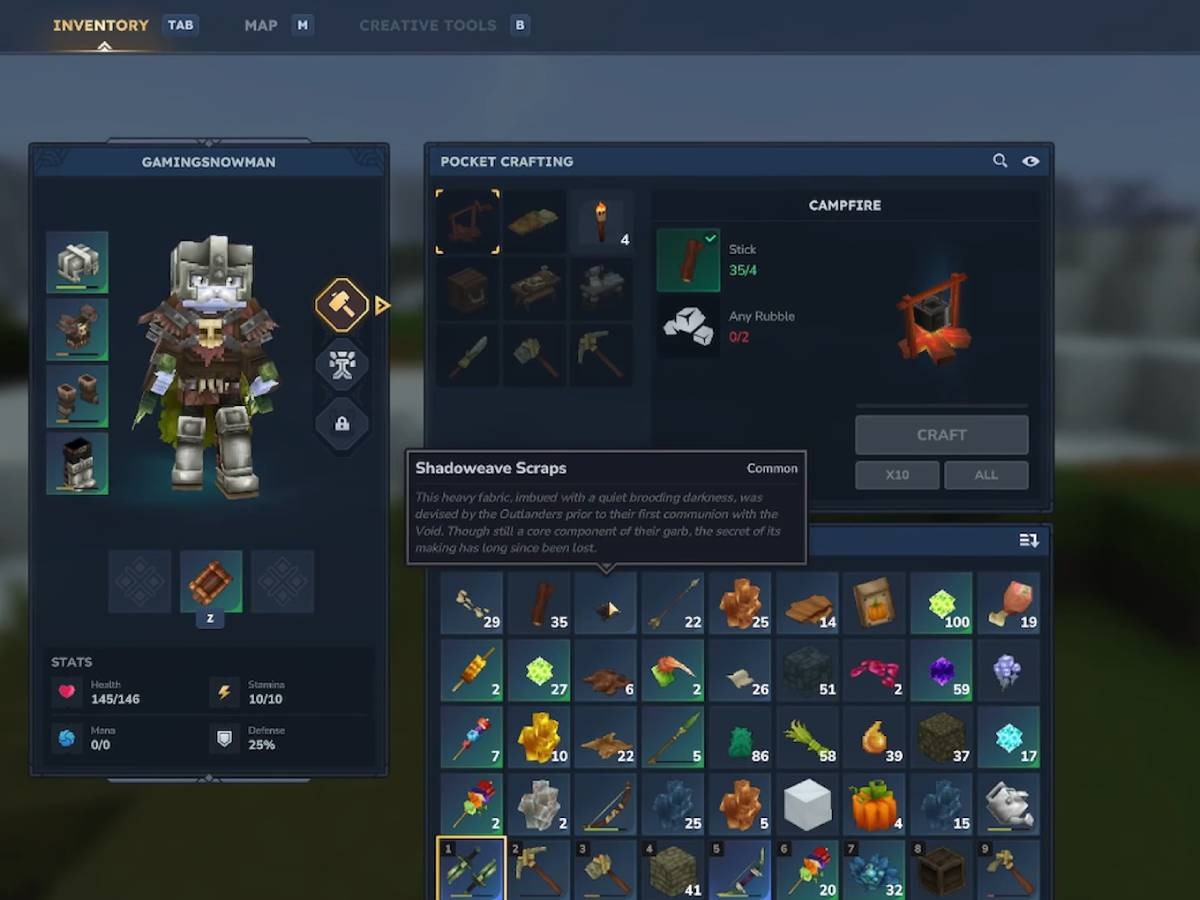Click the locked padlock hexagon button
Image resolution: width=1200 pixels, height=900 pixels.
coord(342,424)
